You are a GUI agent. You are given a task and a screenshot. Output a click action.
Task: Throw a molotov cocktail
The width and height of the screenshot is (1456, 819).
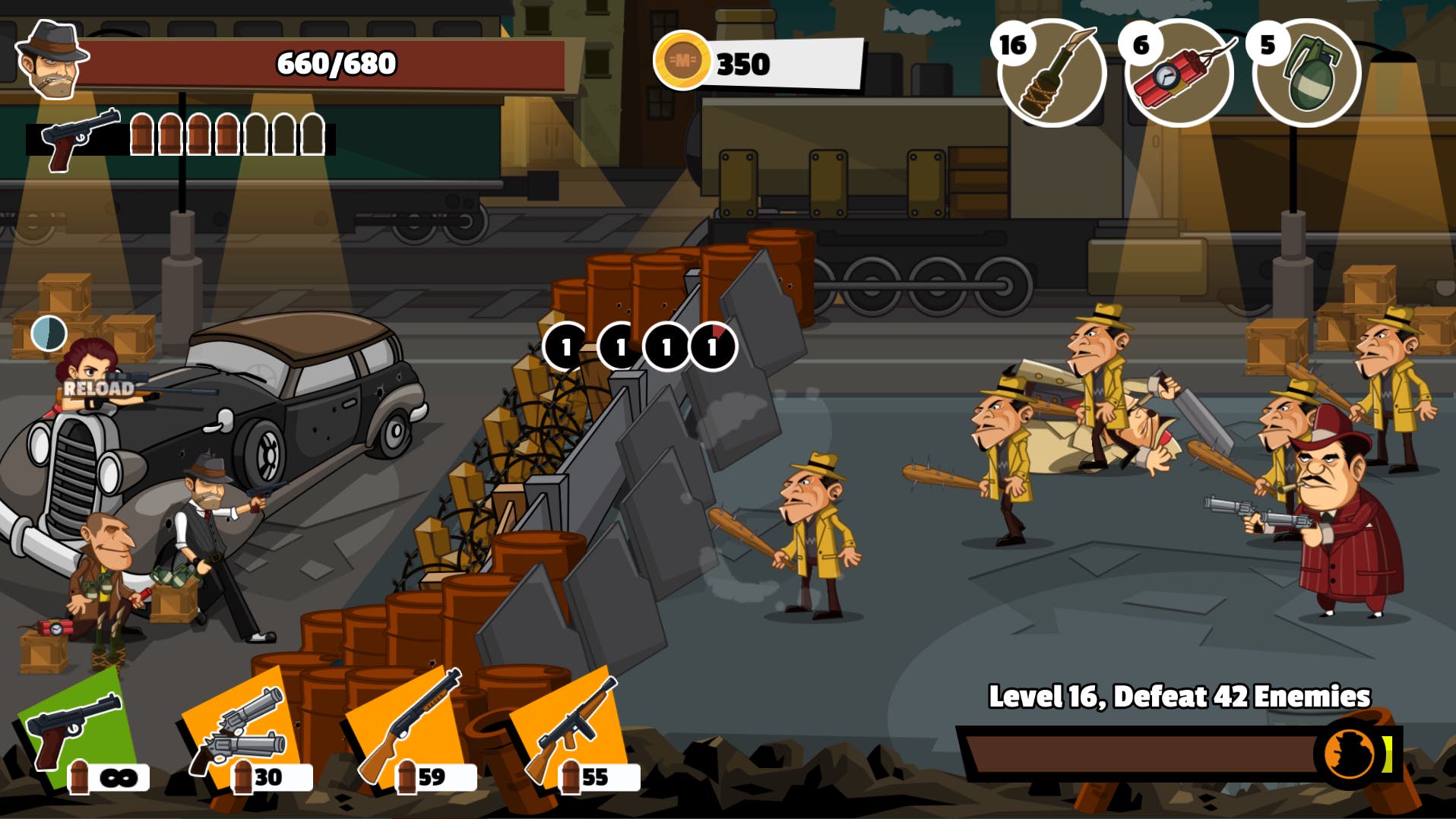[1051, 74]
